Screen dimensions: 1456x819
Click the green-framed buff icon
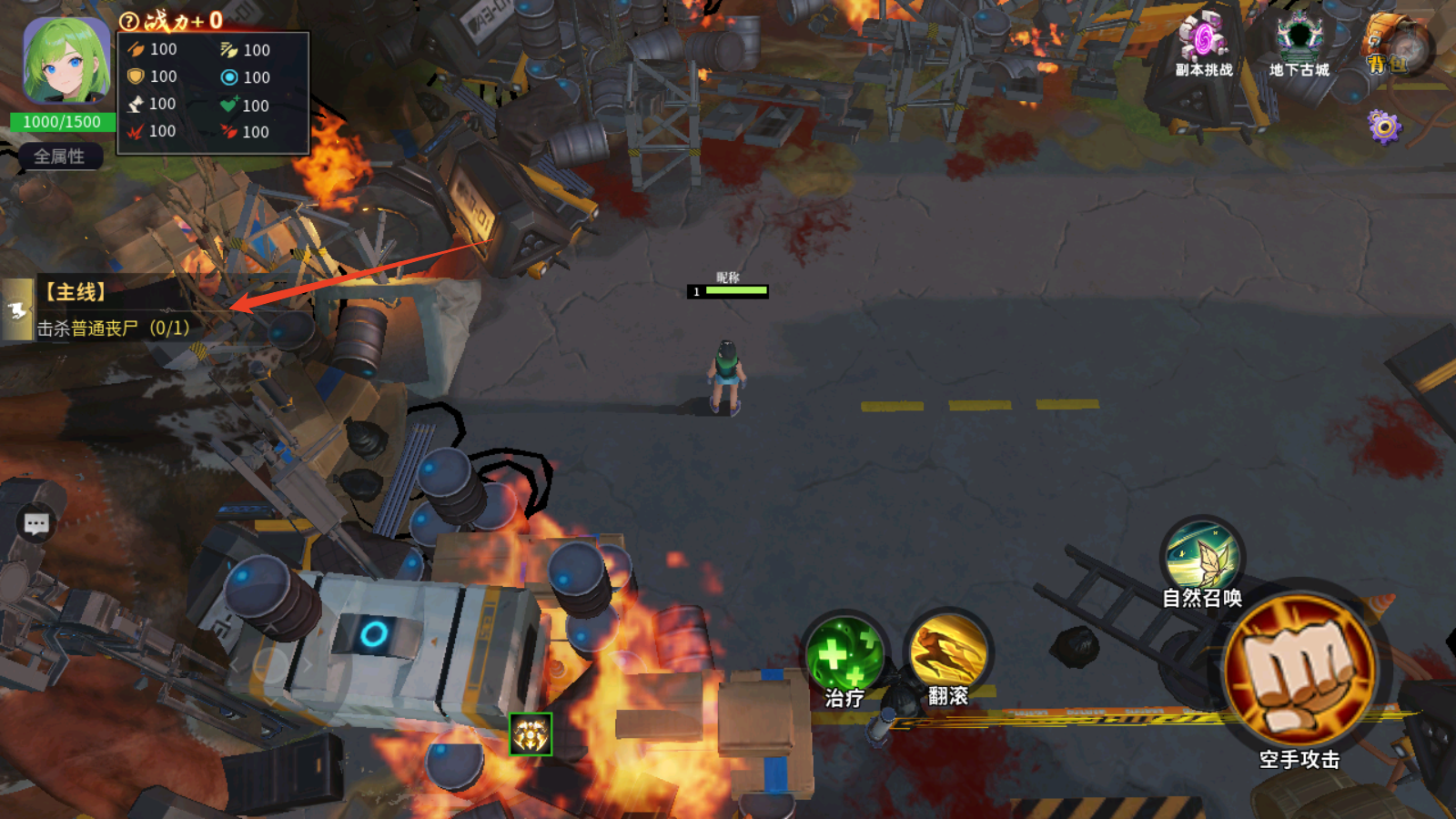click(x=531, y=734)
